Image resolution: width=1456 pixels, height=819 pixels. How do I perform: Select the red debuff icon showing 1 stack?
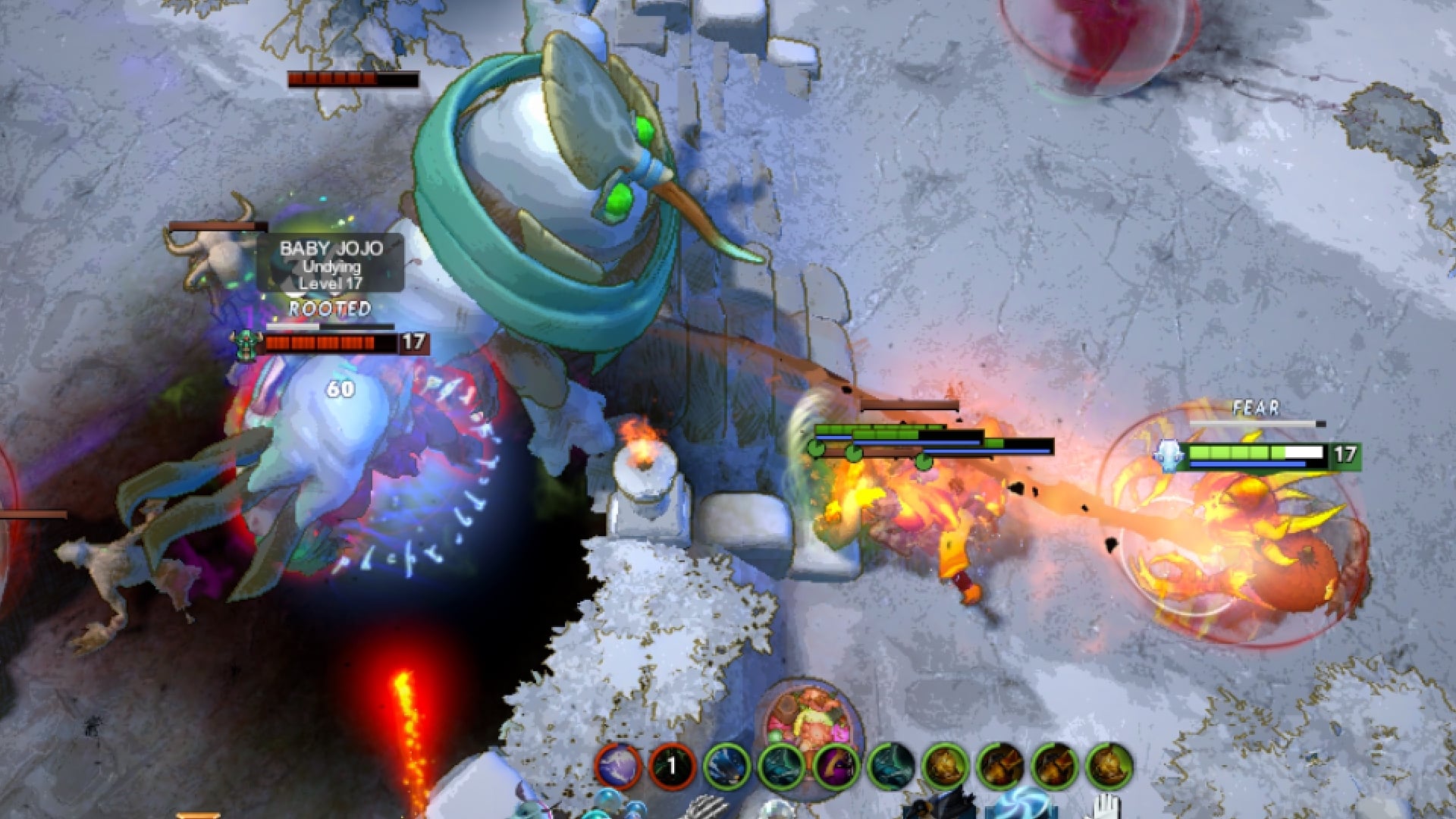point(670,764)
